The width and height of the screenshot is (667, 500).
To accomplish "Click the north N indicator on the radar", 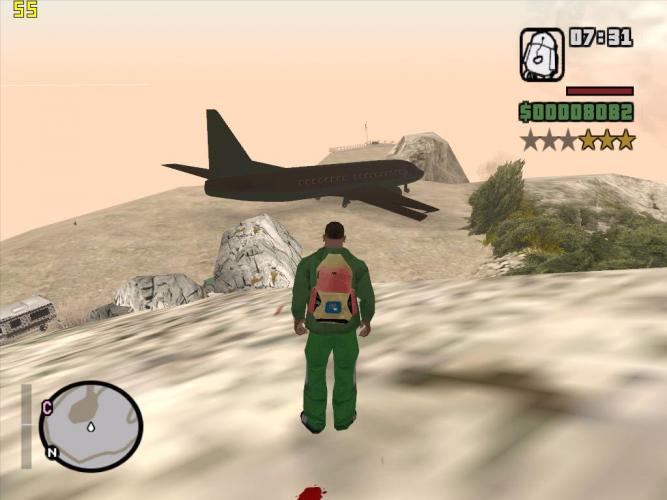I will (x=52, y=452).
